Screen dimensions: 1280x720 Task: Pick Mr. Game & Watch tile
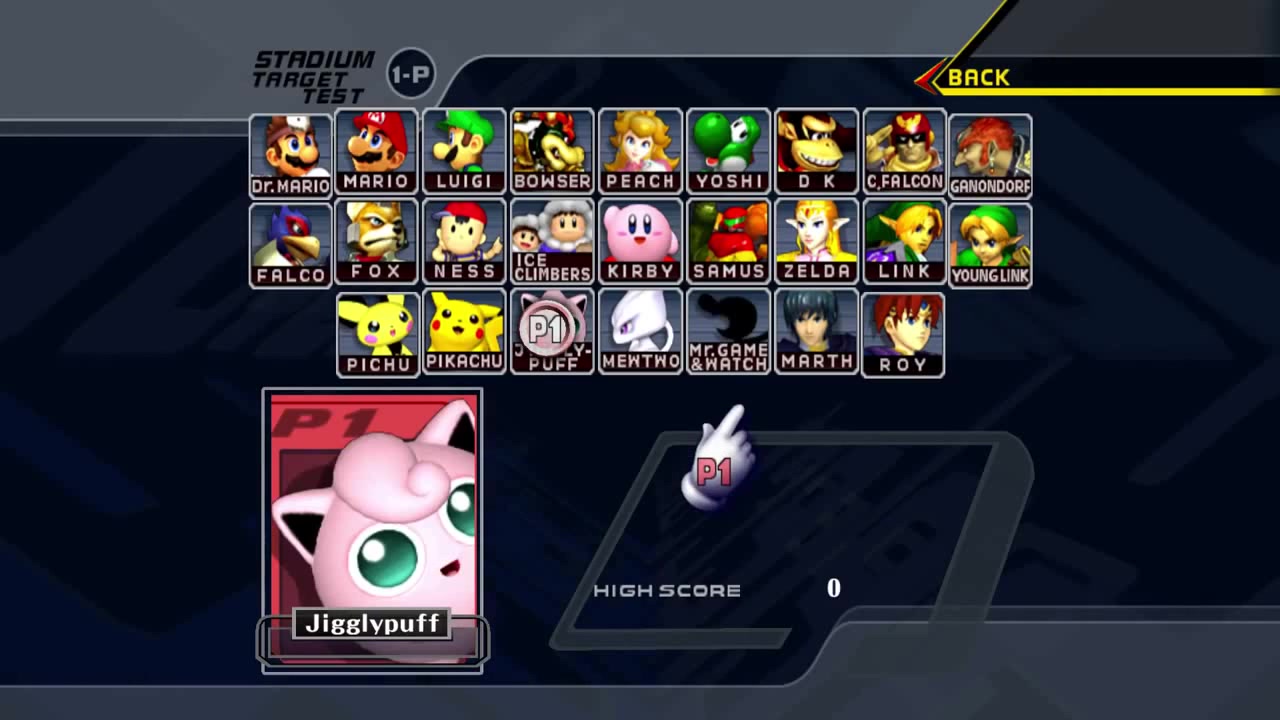point(728,331)
